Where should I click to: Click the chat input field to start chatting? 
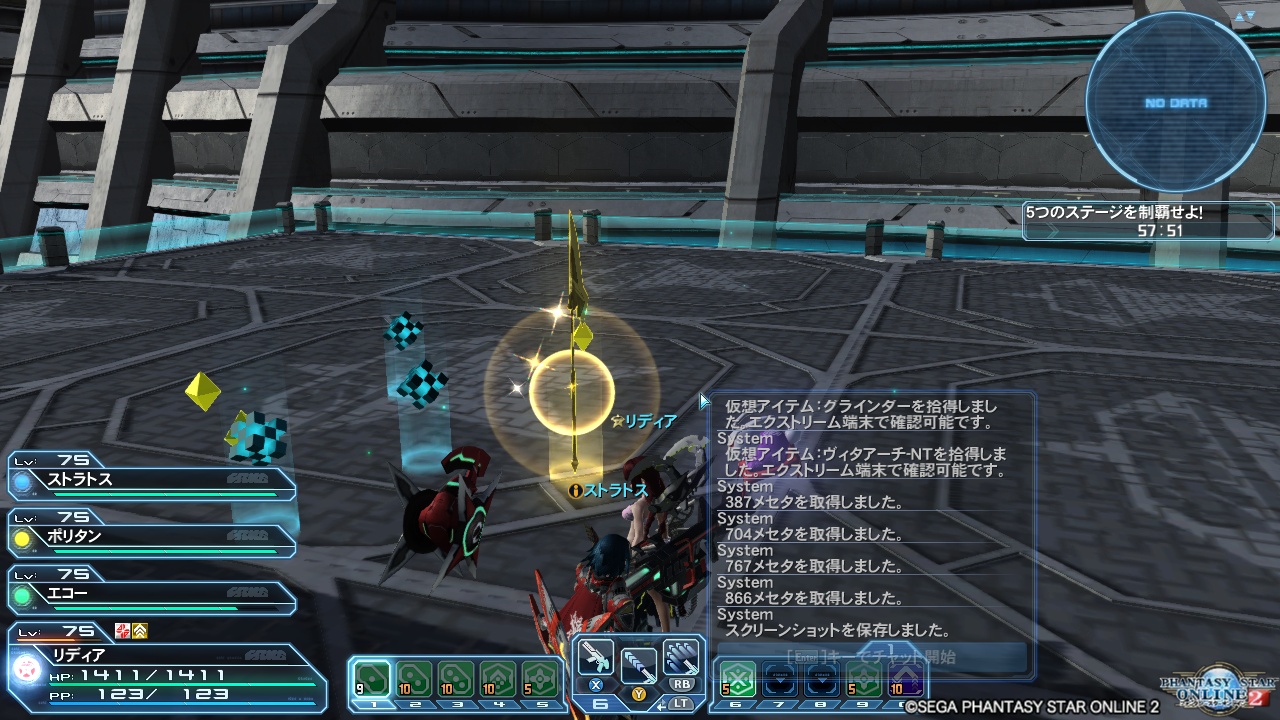pos(870,656)
